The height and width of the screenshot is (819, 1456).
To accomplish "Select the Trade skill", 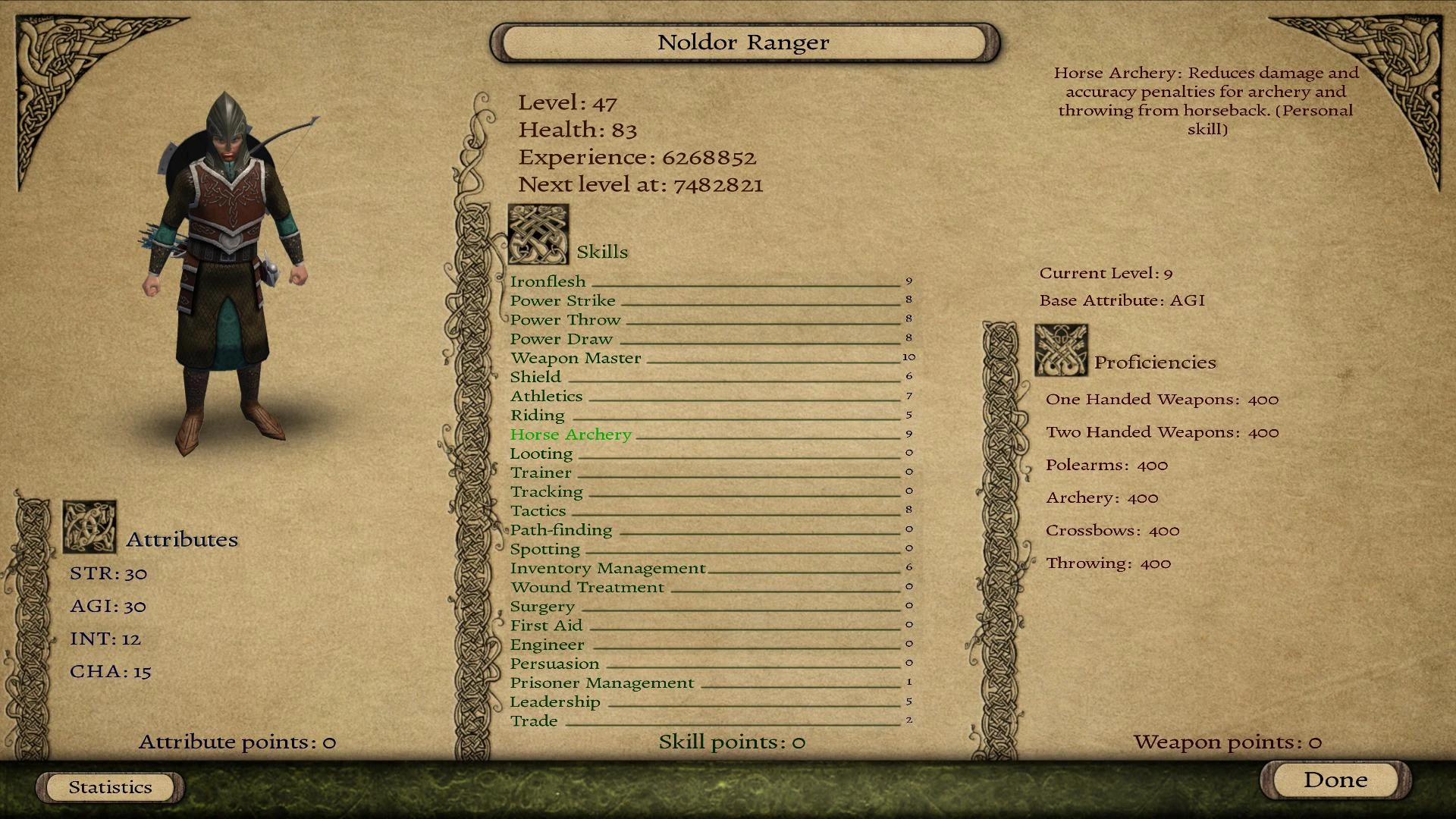I will point(534,721).
